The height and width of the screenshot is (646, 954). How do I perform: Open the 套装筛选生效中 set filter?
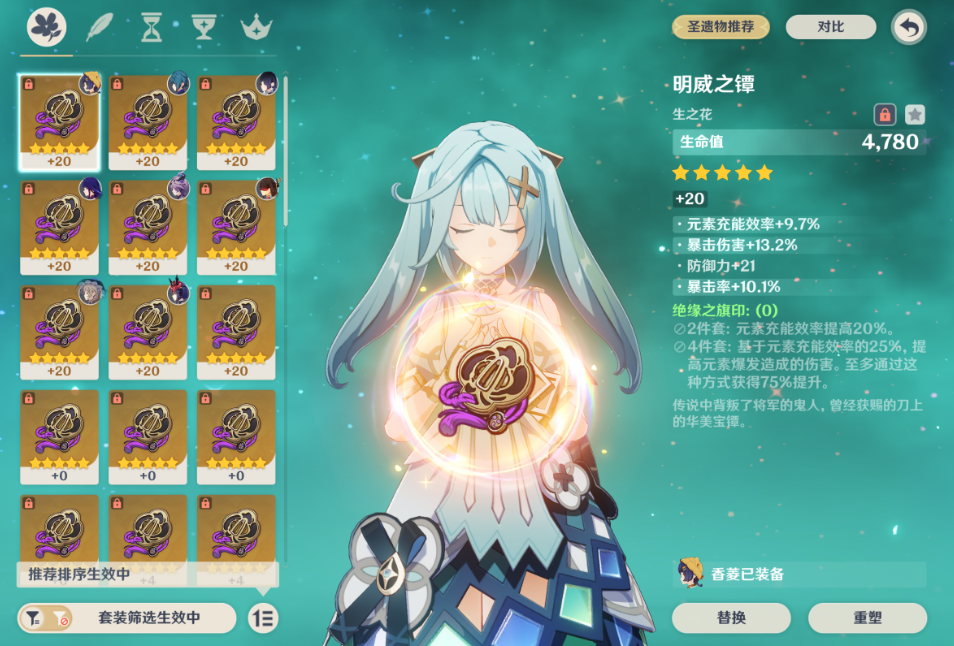click(127, 618)
